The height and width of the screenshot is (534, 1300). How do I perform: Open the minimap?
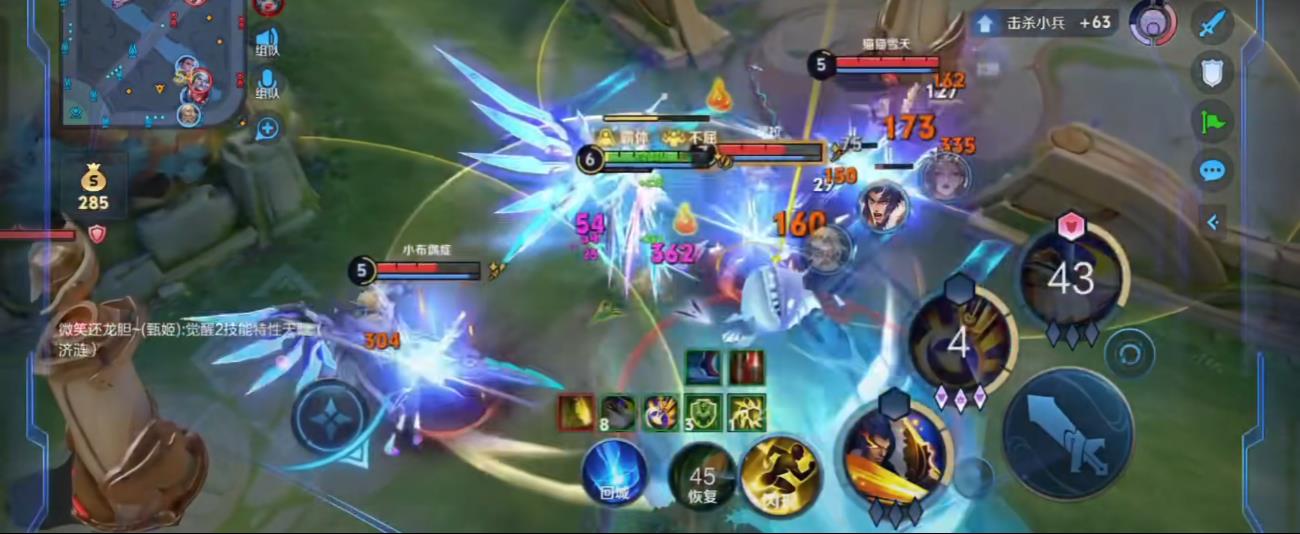pyautogui.click(x=150, y=60)
